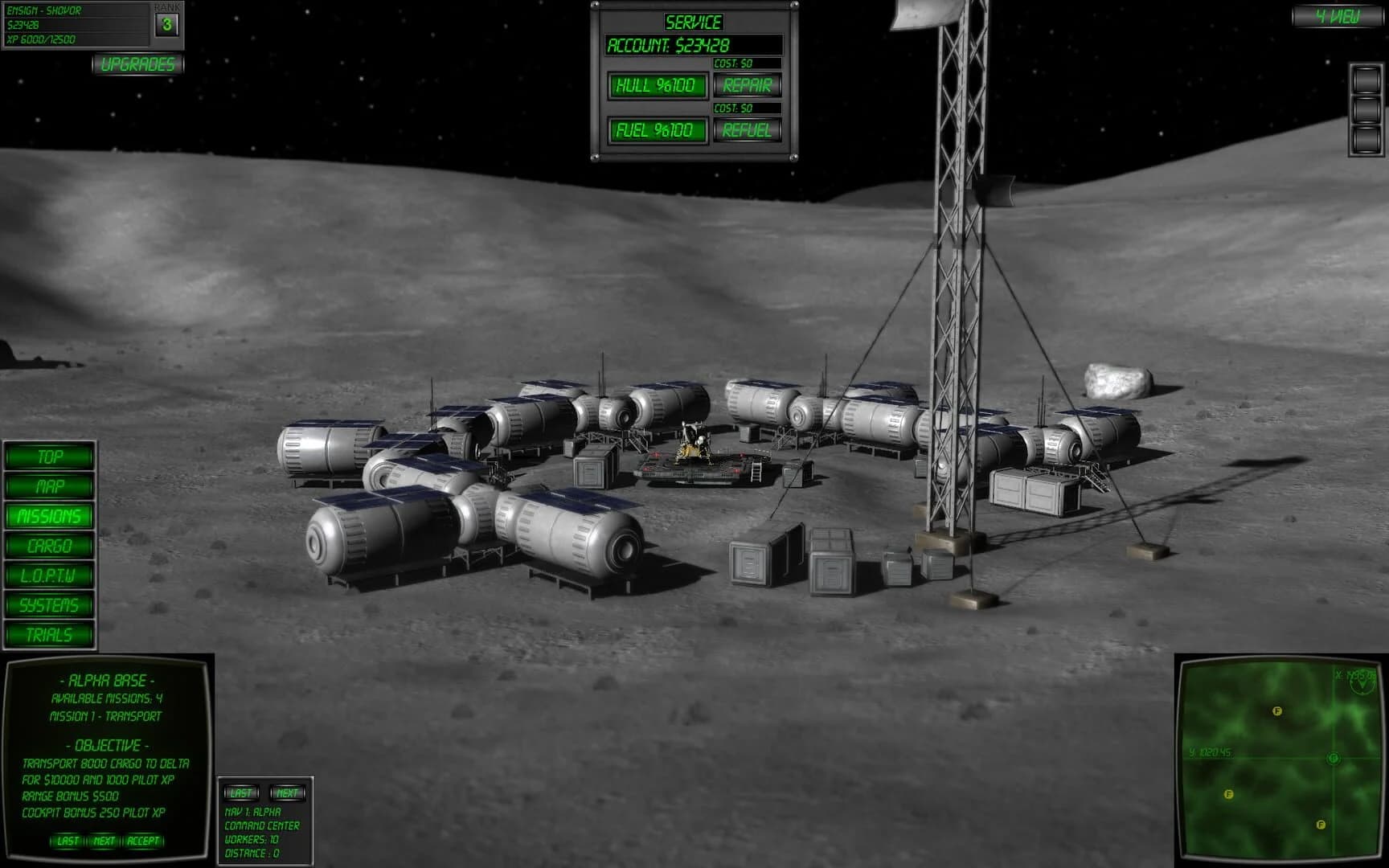Open the UPGRADES menu
Screen dimensions: 1389x868
(x=138, y=65)
